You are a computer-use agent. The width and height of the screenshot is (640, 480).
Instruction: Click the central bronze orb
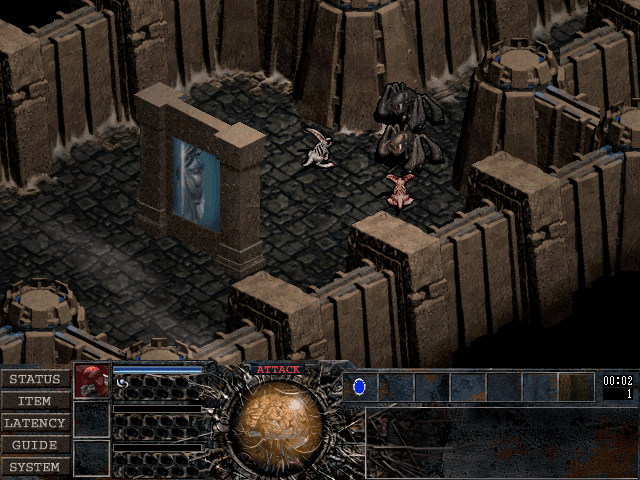tap(277, 418)
